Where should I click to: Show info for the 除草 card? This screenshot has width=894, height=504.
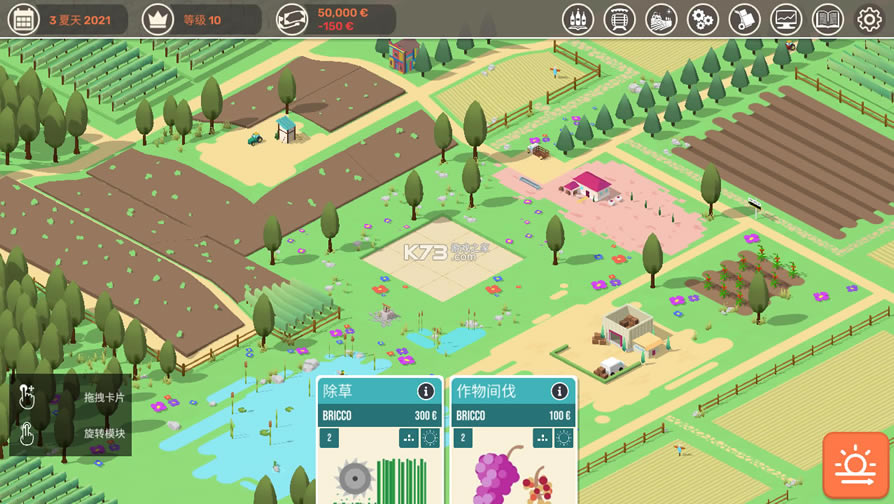pos(426,391)
